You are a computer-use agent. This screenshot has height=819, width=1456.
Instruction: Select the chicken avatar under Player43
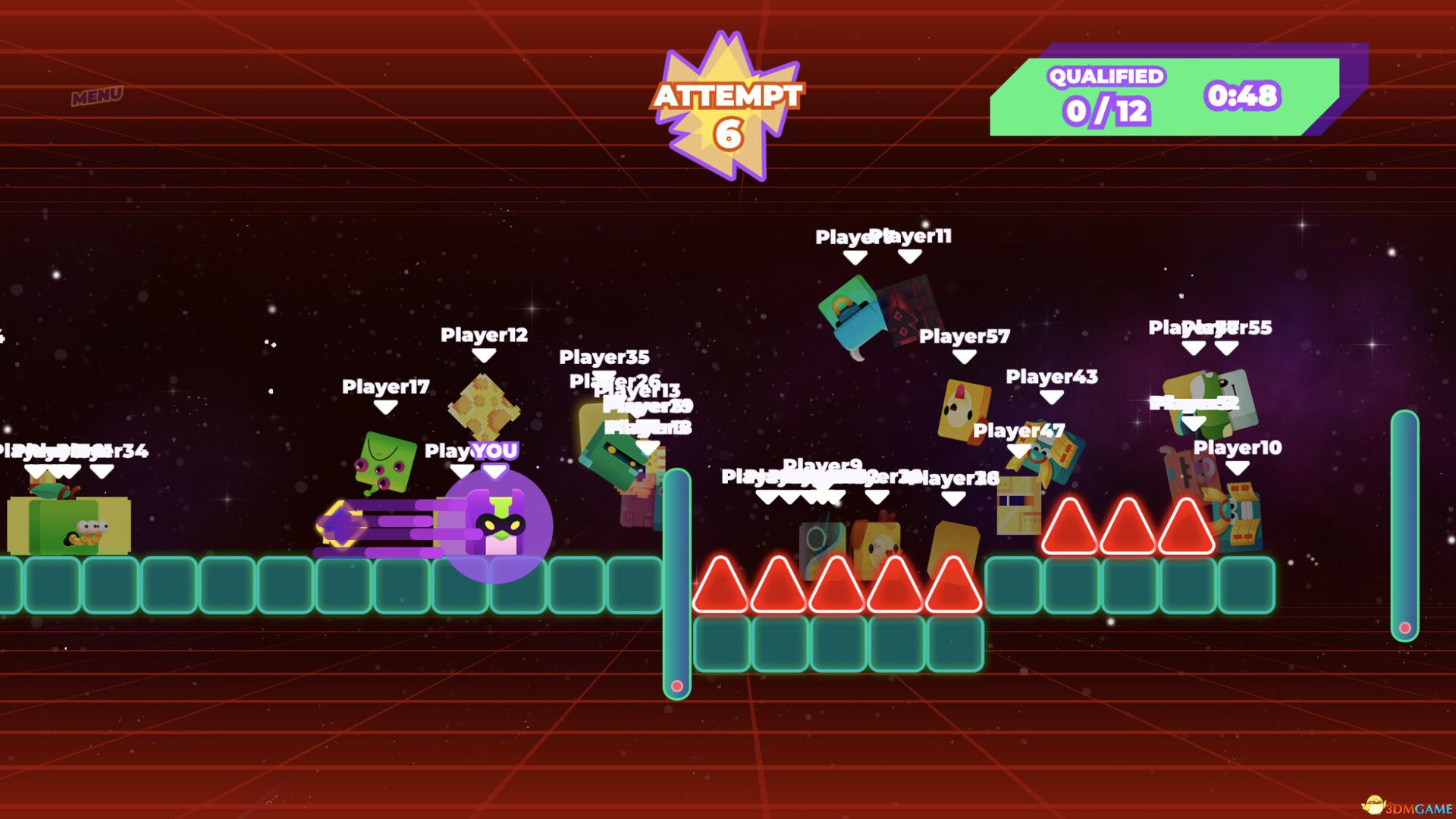click(963, 409)
